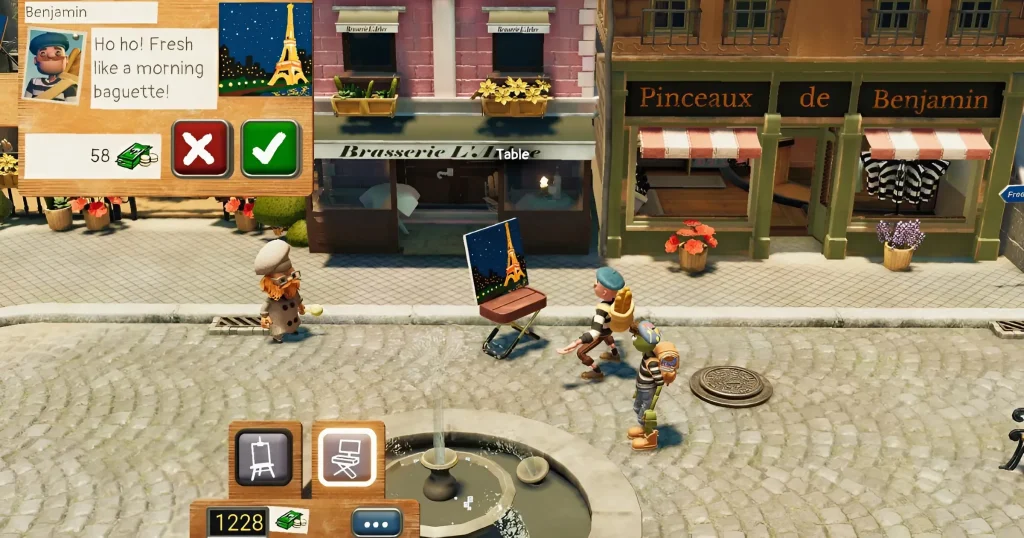This screenshot has height=538, width=1024.
Task: Decline the offer with the red X
Action: [x=201, y=149]
